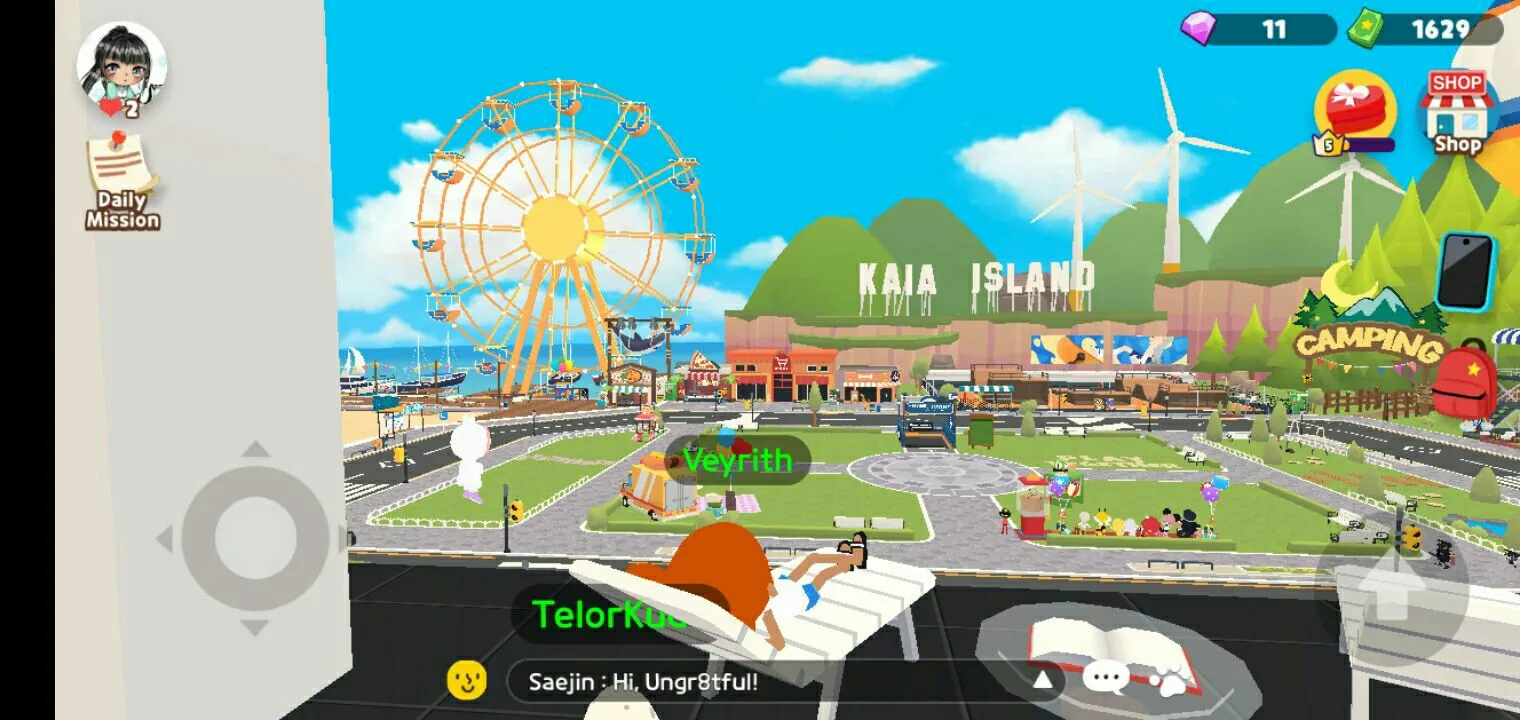Open the Daily Mission note
Viewport: 1520px width, 720px height.
click(122, 181)
